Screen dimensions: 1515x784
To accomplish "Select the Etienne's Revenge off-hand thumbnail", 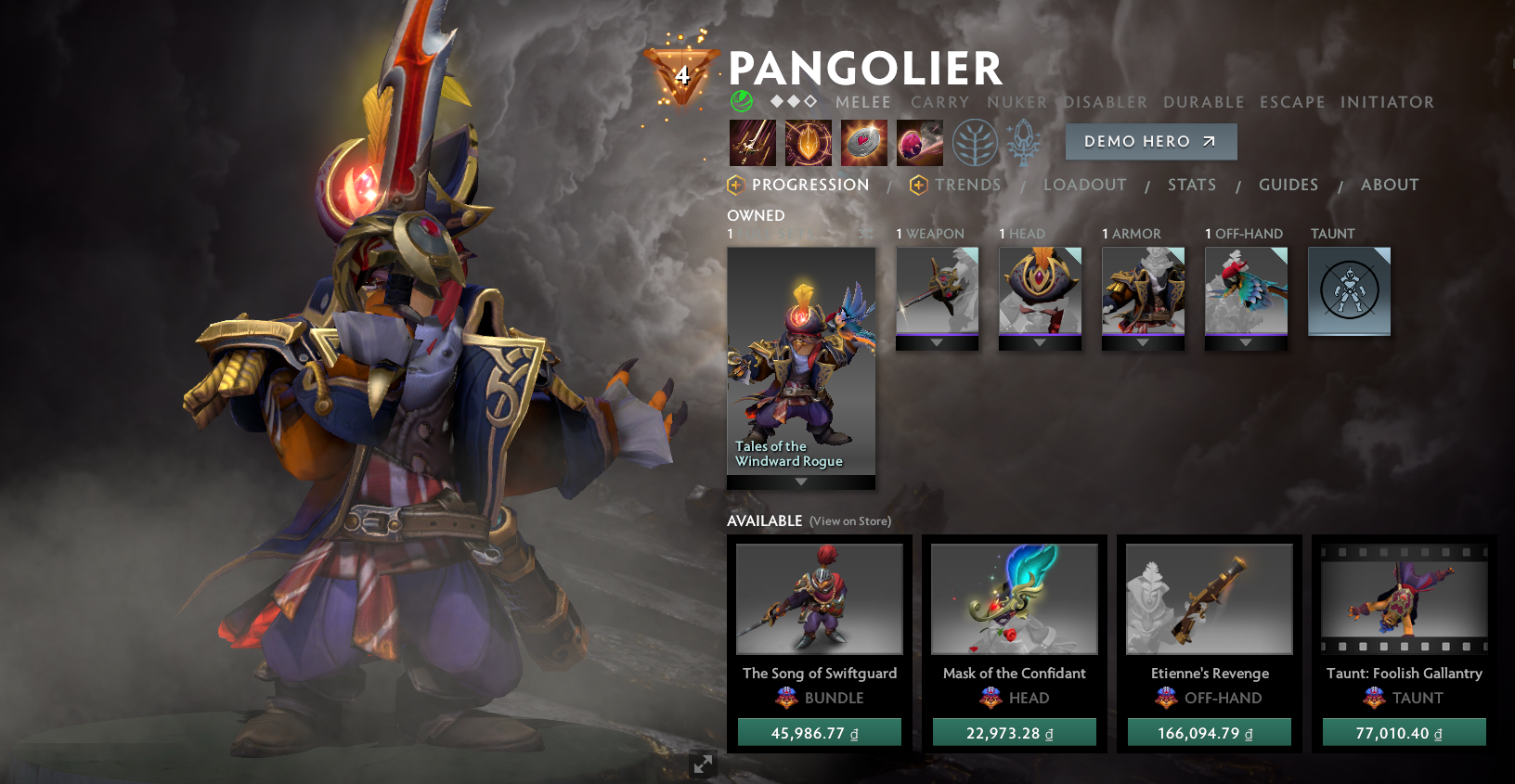I will click(x=1208, y=598).
